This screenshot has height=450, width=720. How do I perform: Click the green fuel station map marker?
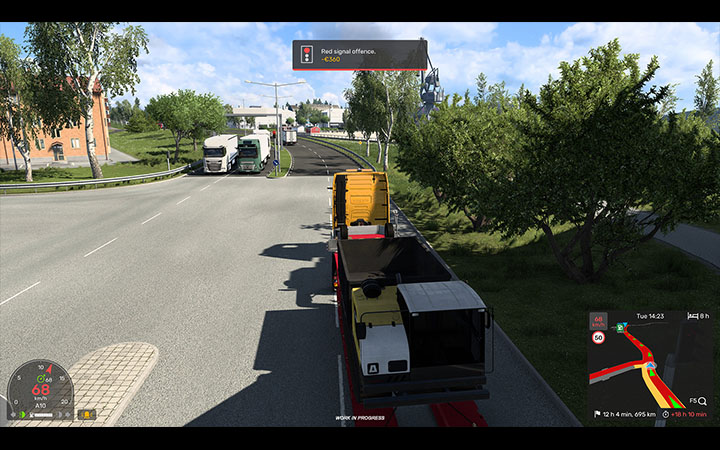[x=619, y=326]
